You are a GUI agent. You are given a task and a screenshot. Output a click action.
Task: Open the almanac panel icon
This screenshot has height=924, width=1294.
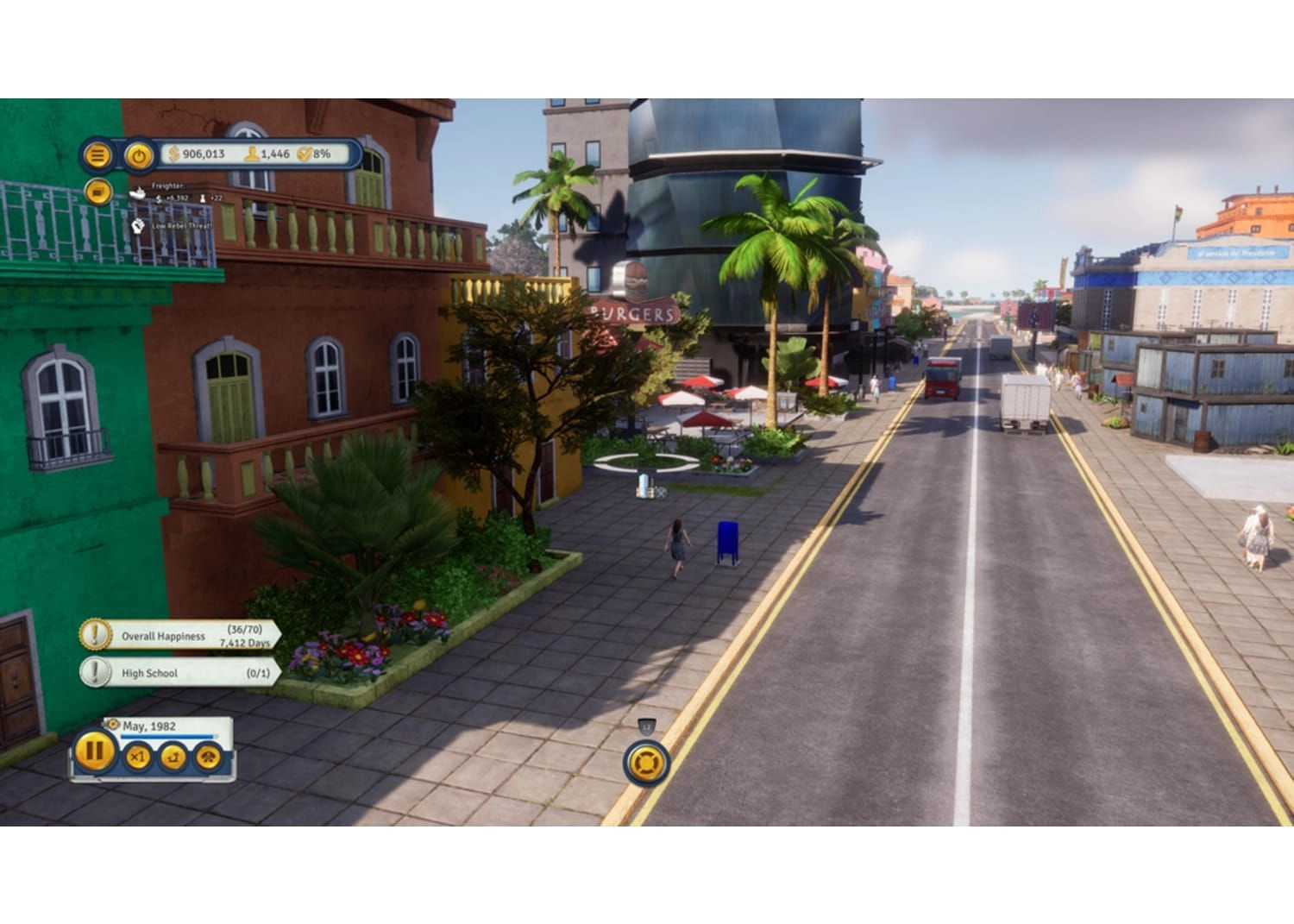coord(98,192)
